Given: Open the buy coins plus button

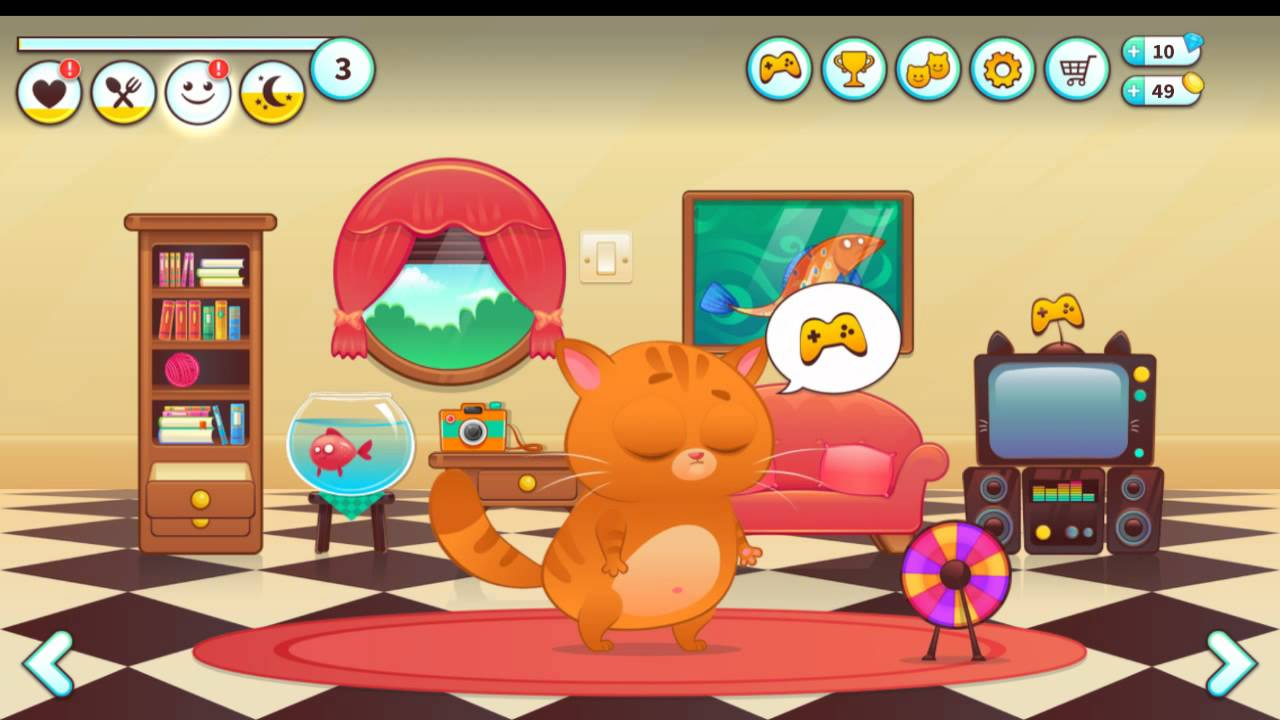Looking at the screenshot, I should tap(1132, 91).
